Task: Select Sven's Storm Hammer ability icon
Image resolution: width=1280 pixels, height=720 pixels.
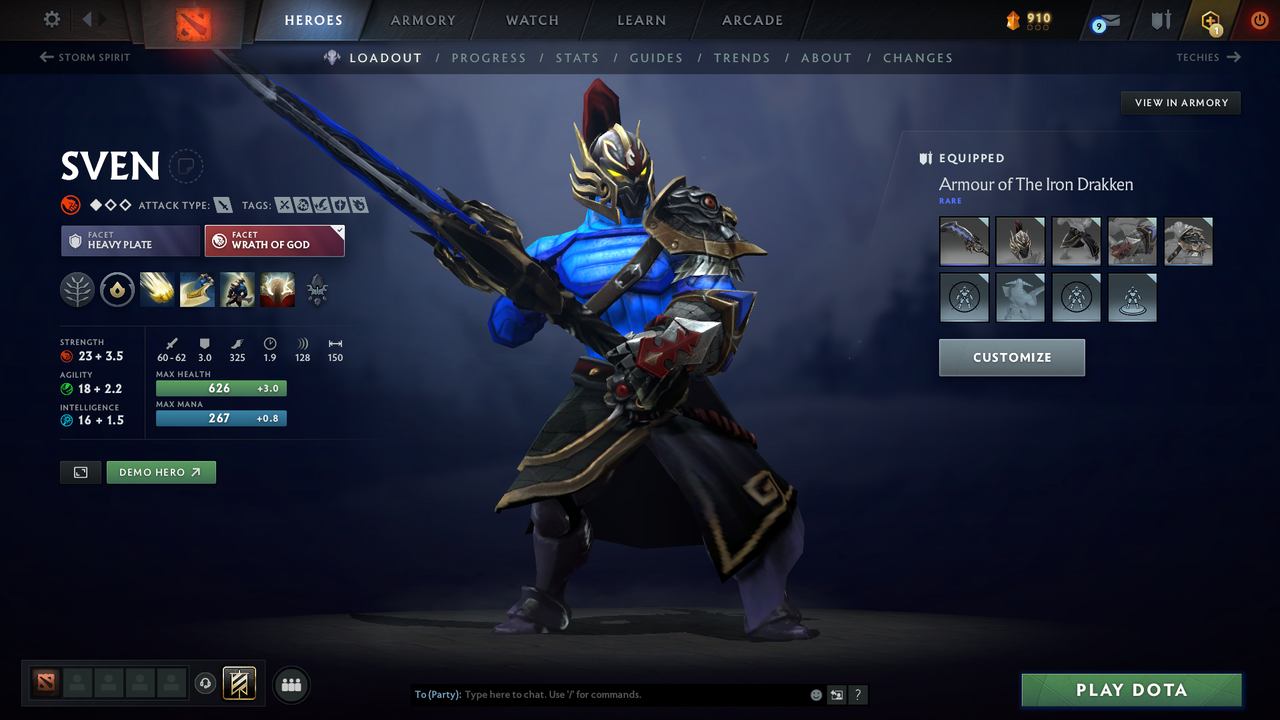Action: tap(157, 289)
